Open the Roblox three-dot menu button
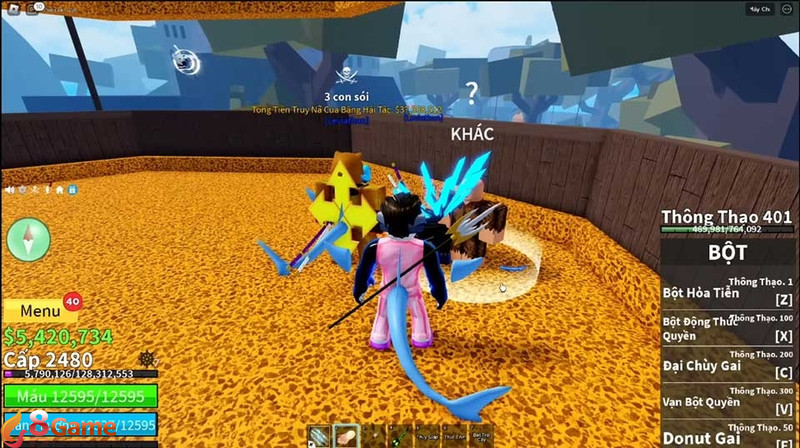Screen dimensions: 800x448 click(x=787, y=10)
